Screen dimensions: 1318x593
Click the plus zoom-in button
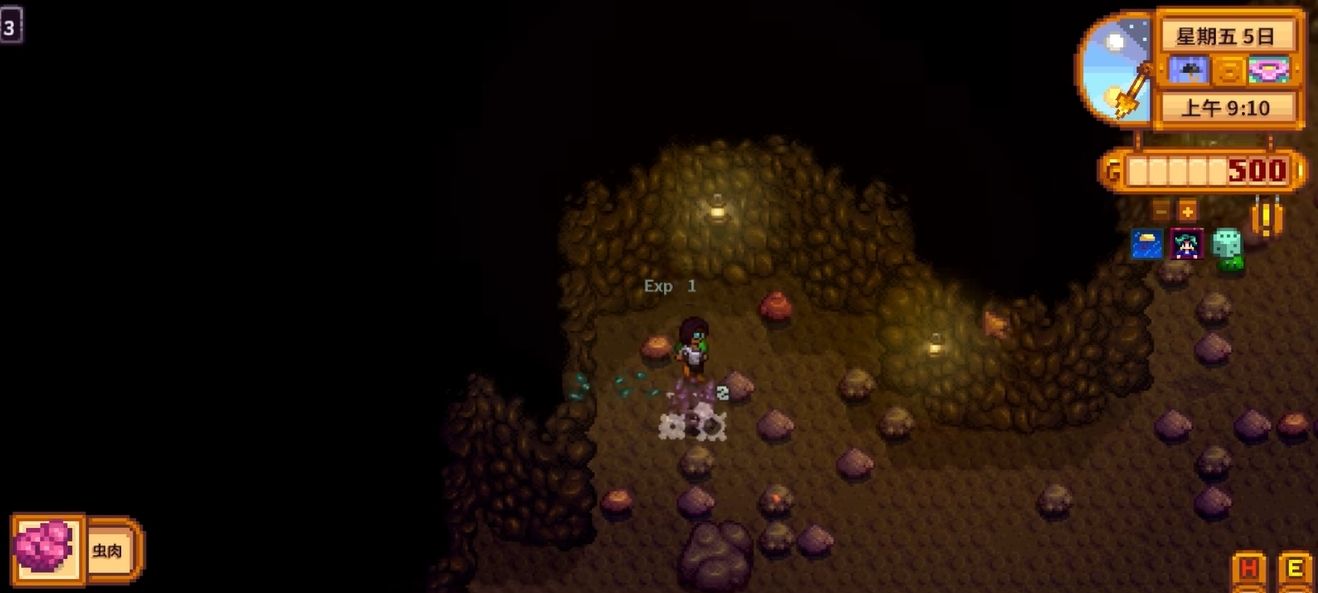pos(1187,211)
